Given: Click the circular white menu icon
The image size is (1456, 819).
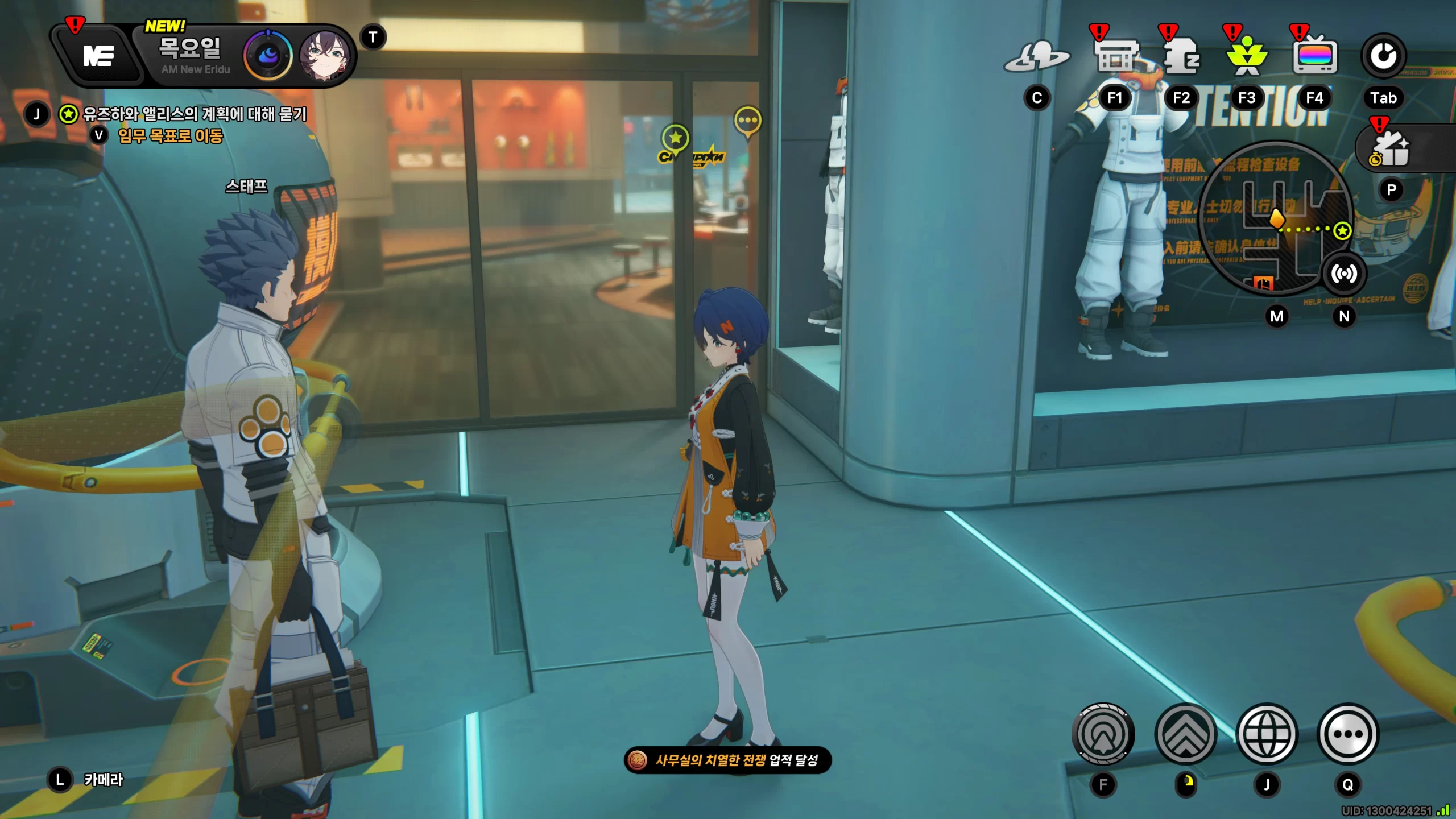Looking at the screenshot, I should tap(1383, 56).
